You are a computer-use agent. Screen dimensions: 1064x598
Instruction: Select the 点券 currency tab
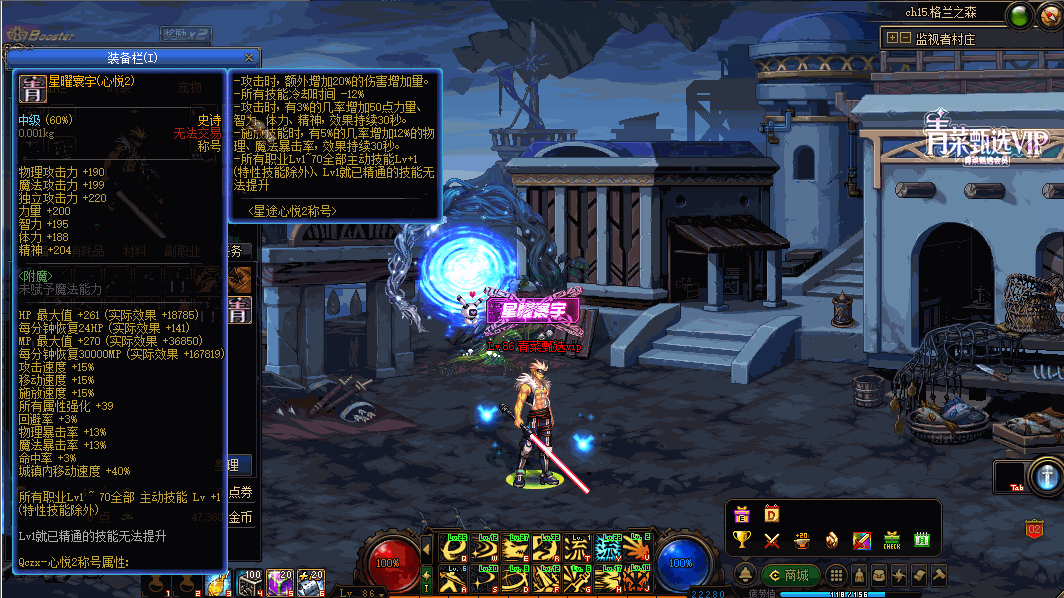tap(240, 492)
